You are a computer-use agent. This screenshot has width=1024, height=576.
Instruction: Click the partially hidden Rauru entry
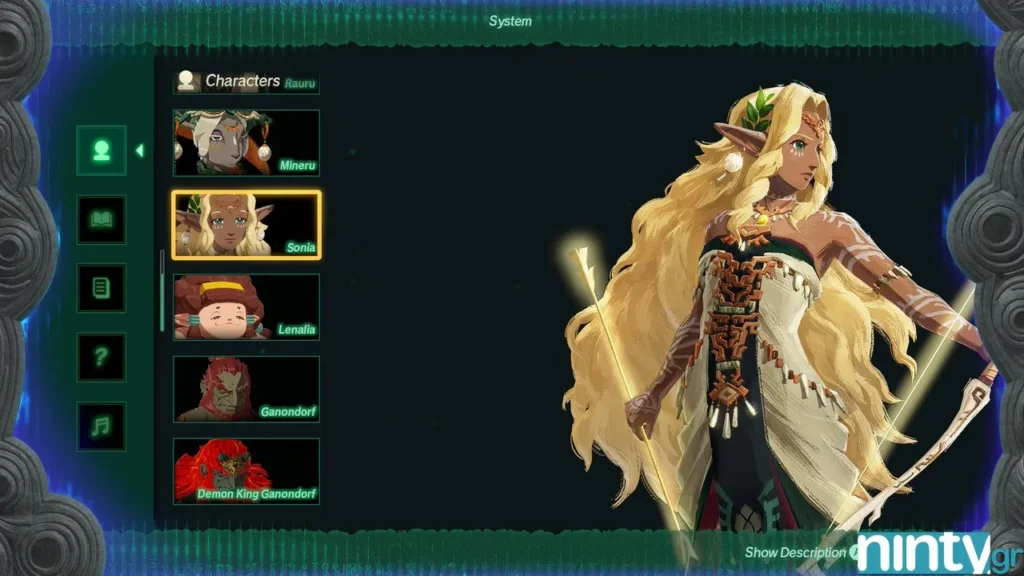coord(299,84)
